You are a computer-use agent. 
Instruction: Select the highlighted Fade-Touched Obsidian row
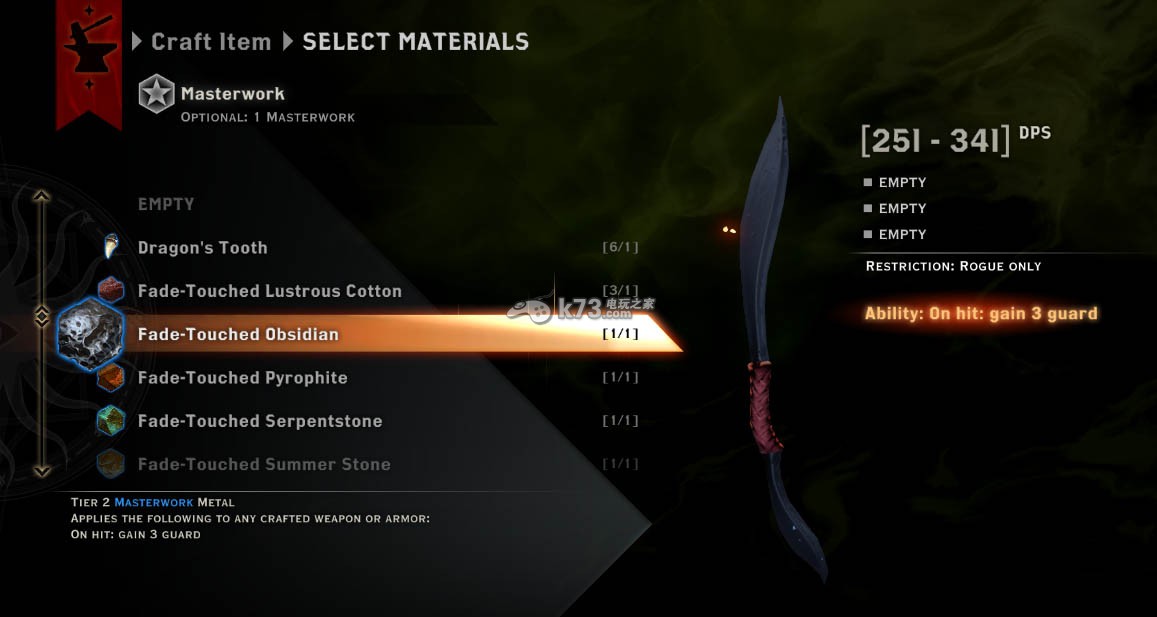coord(238,334)
